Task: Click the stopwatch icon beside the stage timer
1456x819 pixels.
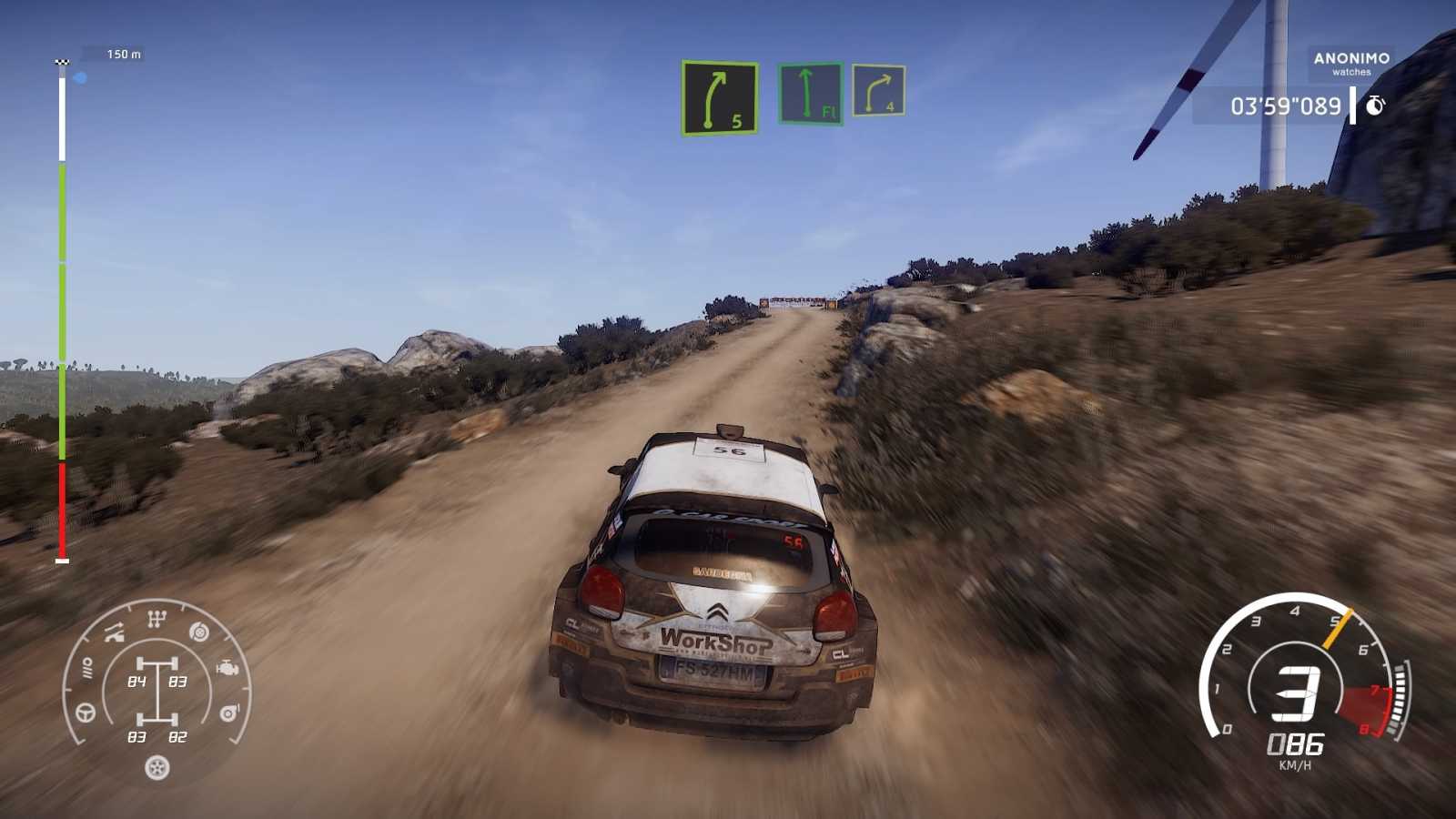Action: coord(1376,106)
